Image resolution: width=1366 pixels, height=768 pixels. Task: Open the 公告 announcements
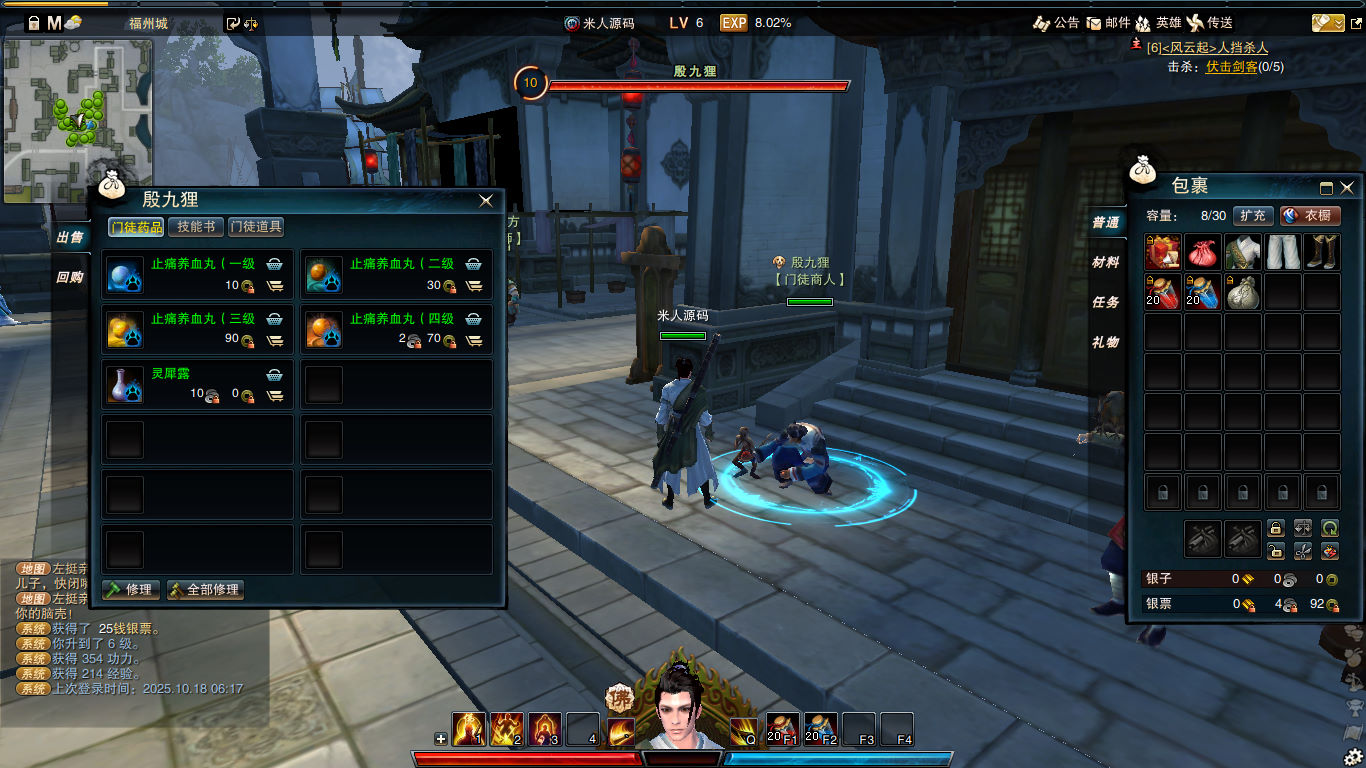pos(1056,22)
